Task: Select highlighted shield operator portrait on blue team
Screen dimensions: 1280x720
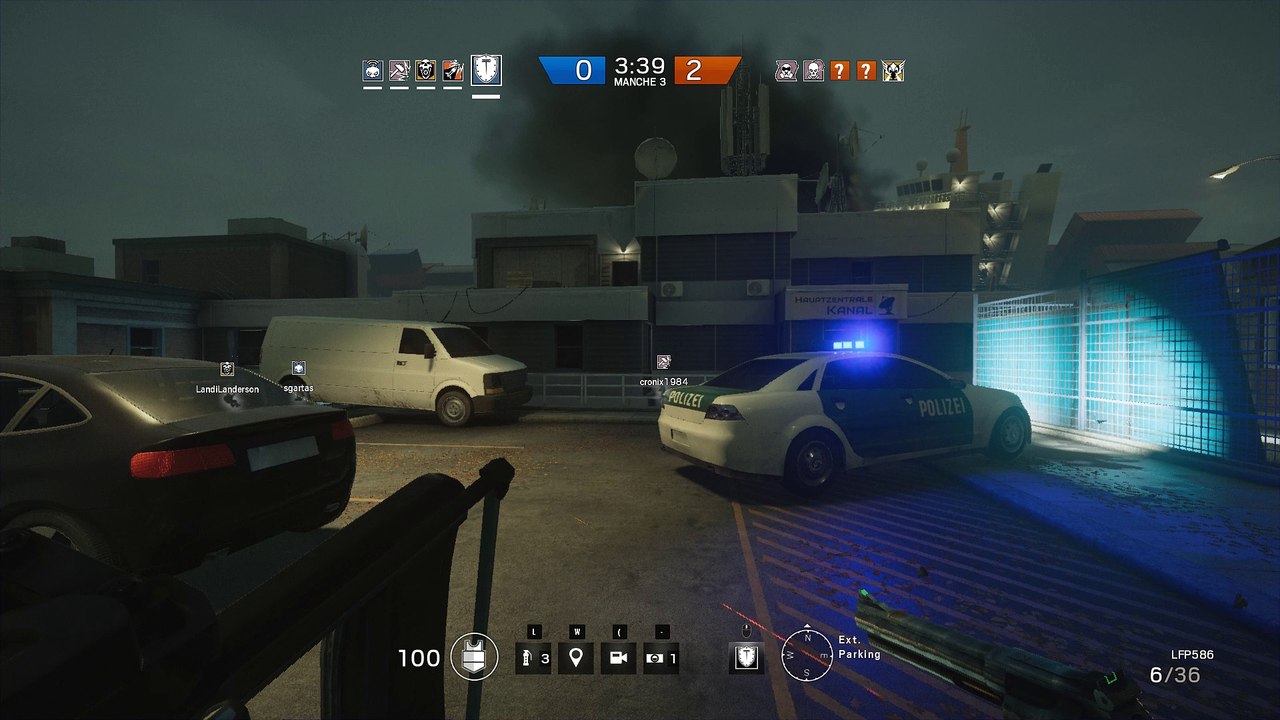Action: tap(486, 70)
